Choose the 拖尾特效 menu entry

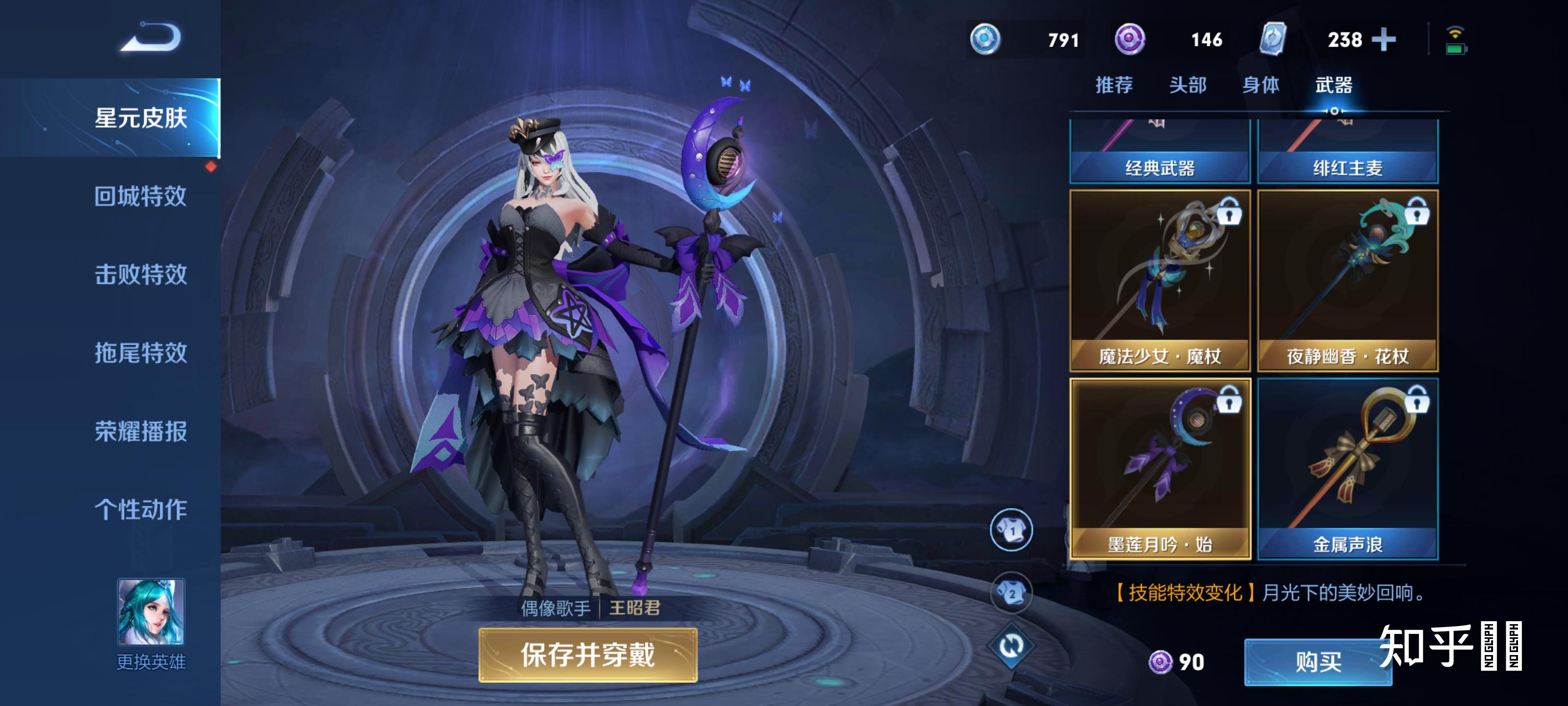[141, 353]
